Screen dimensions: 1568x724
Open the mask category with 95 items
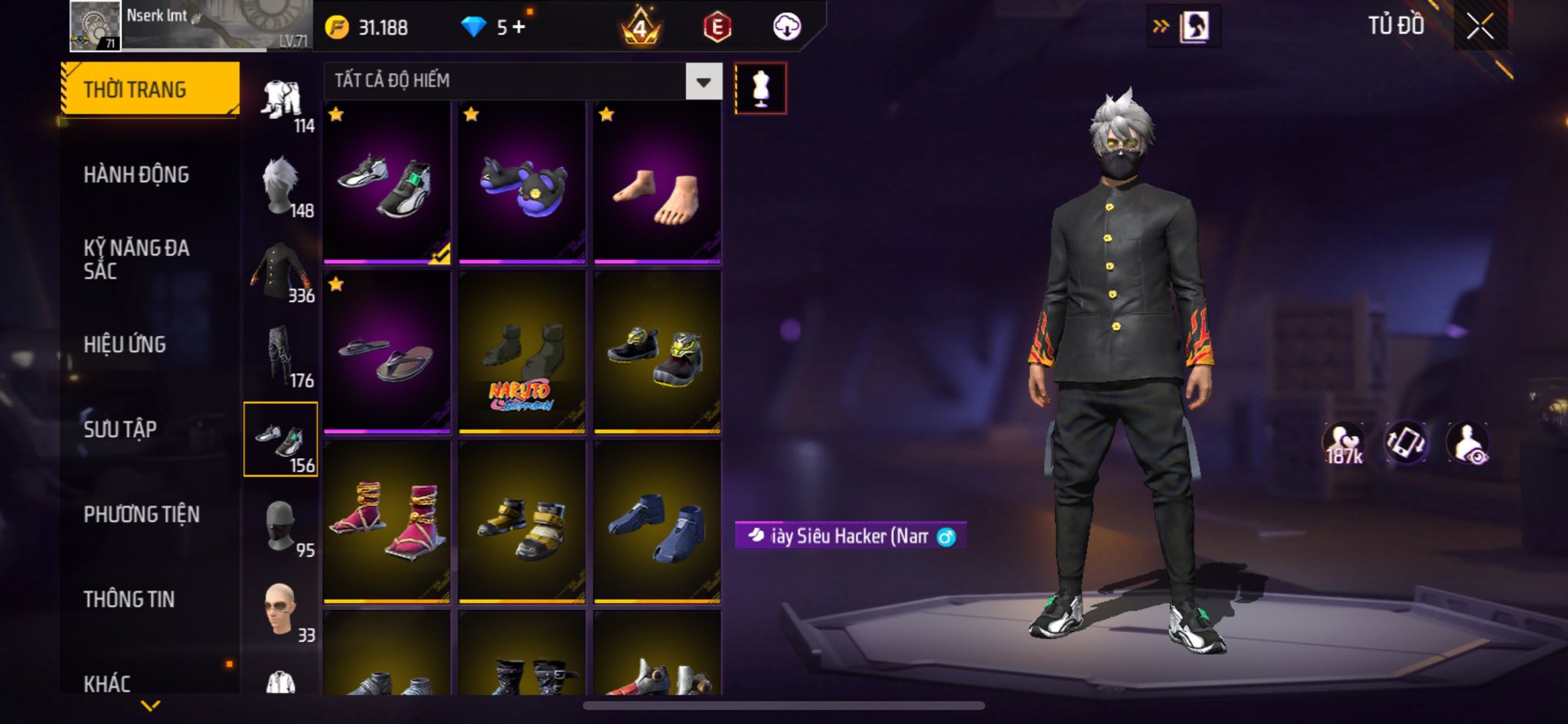click(282, 526)
